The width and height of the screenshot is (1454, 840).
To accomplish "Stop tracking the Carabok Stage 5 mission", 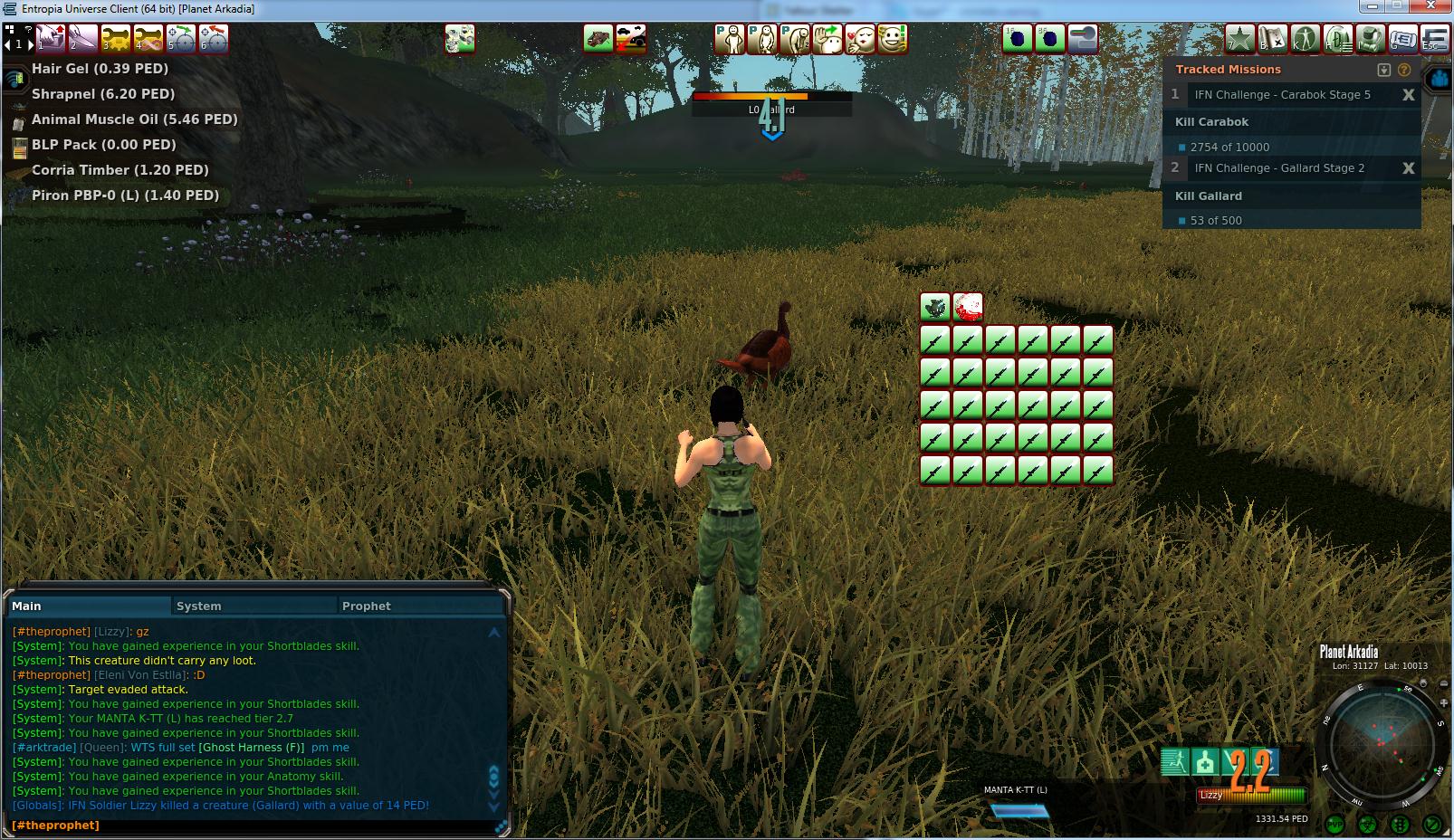I will click(x=1408, y=95).
